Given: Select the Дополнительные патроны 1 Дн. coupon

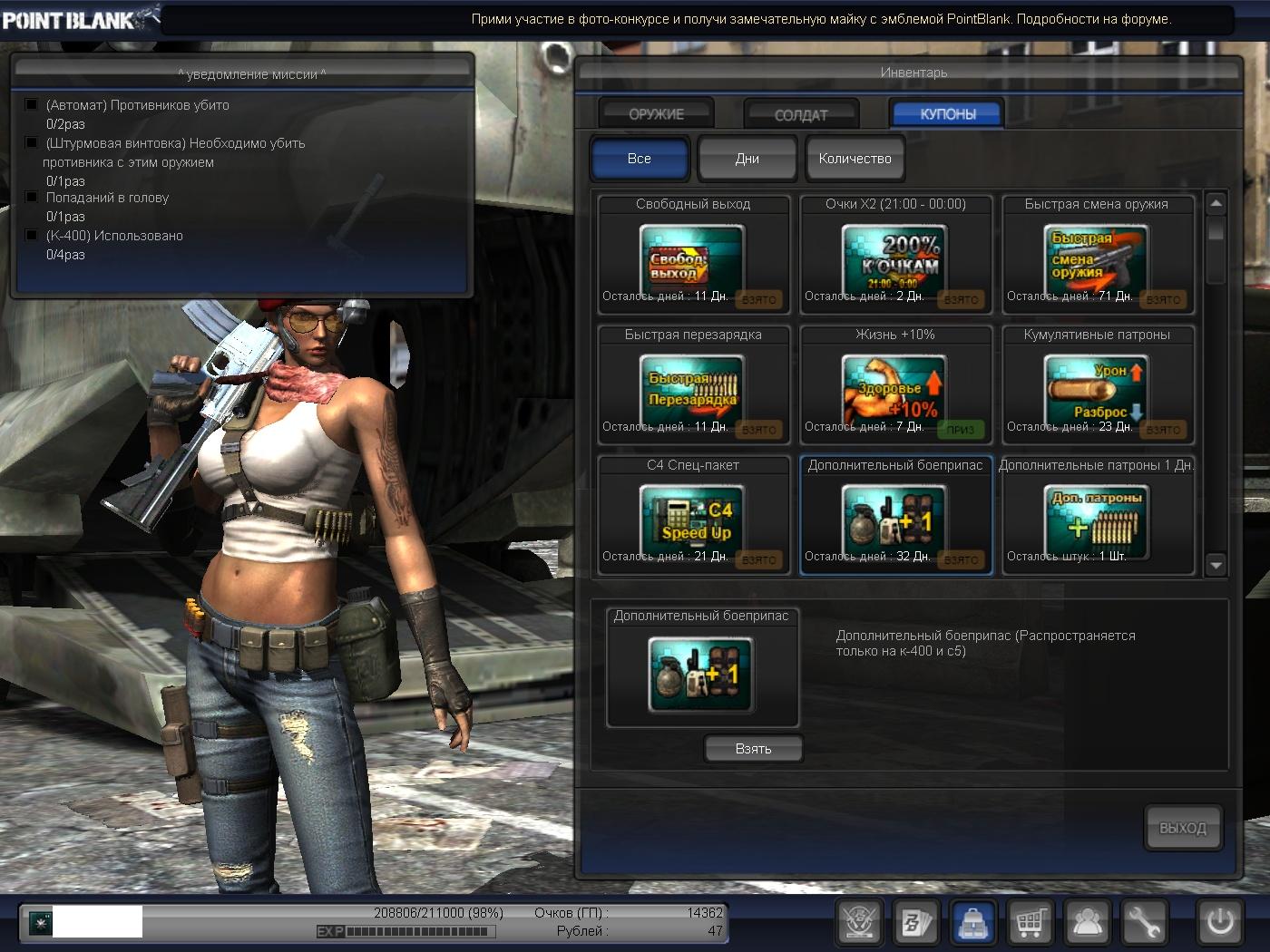Looking at the screenshot, I should 1097,518.
